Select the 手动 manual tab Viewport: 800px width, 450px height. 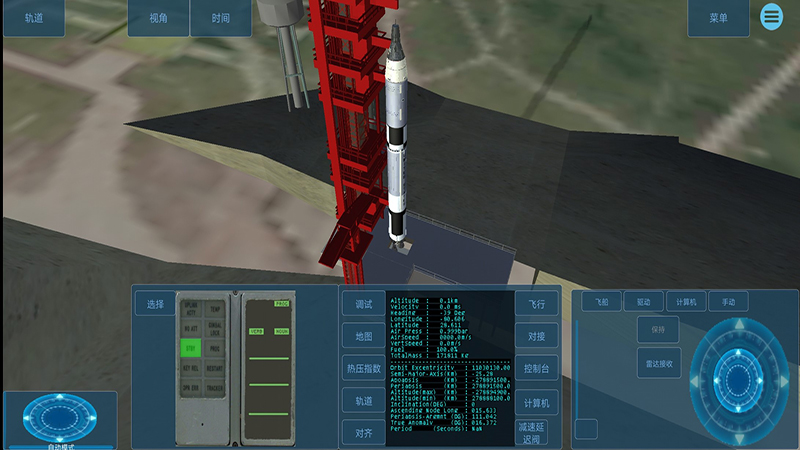tap(728, 301)
